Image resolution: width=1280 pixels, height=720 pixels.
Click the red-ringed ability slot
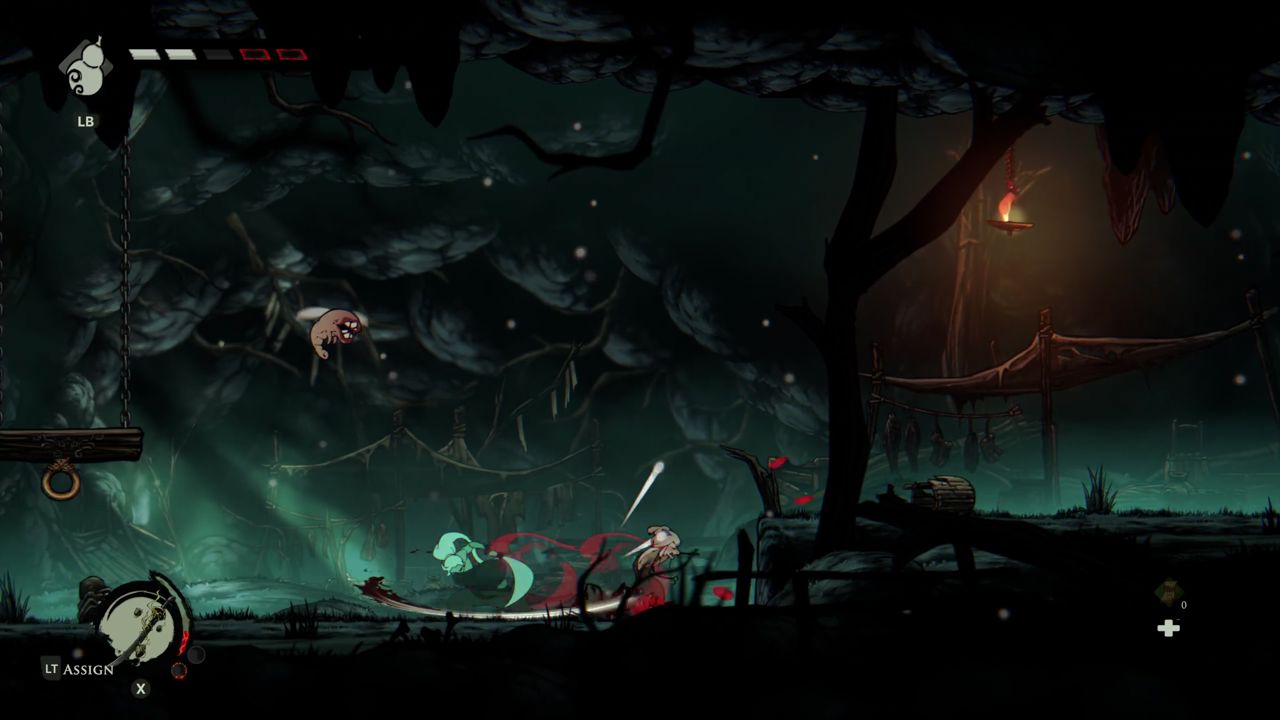[179, 670]
